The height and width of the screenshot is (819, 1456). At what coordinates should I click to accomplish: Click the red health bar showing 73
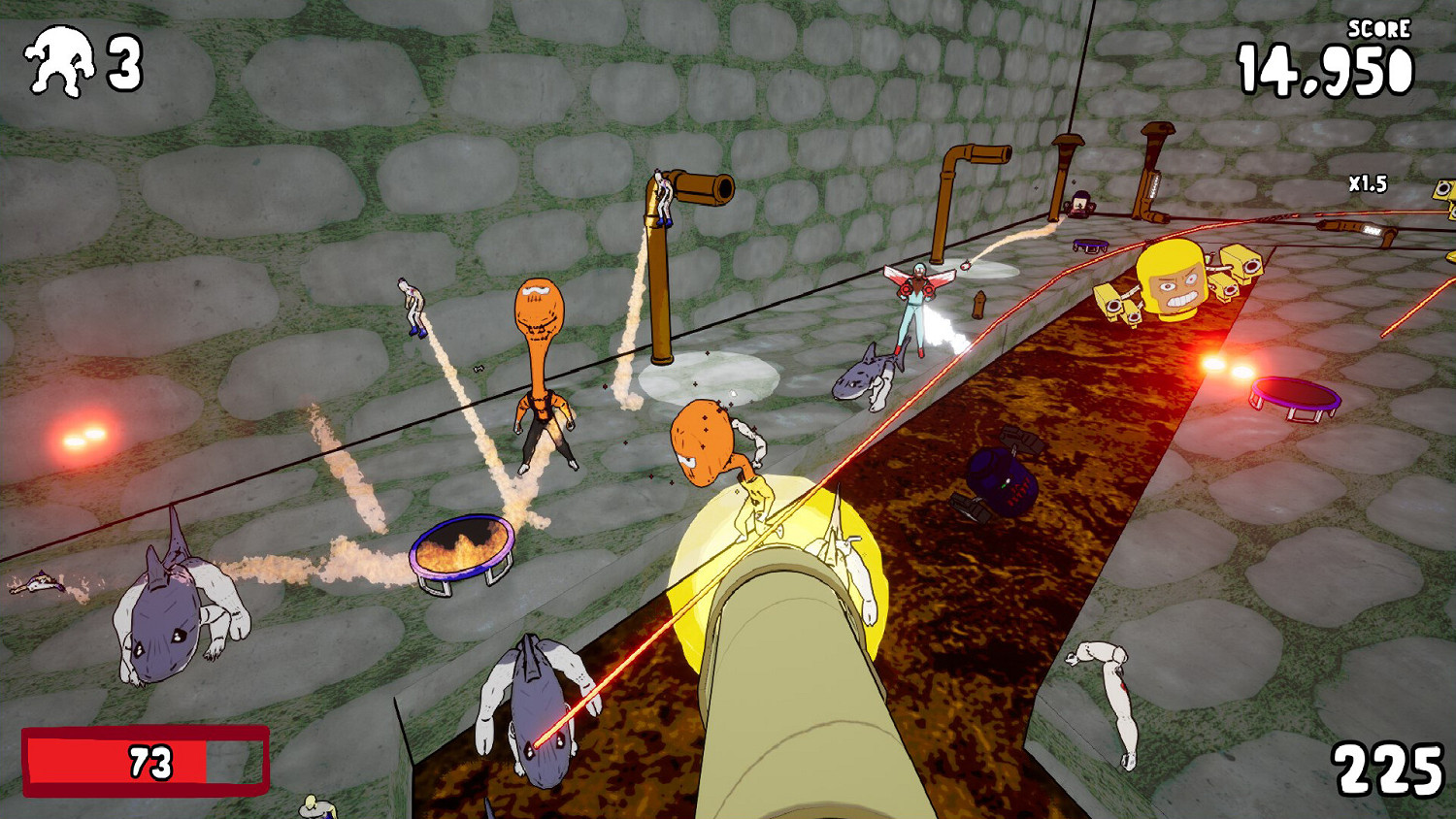coord(144,761)
